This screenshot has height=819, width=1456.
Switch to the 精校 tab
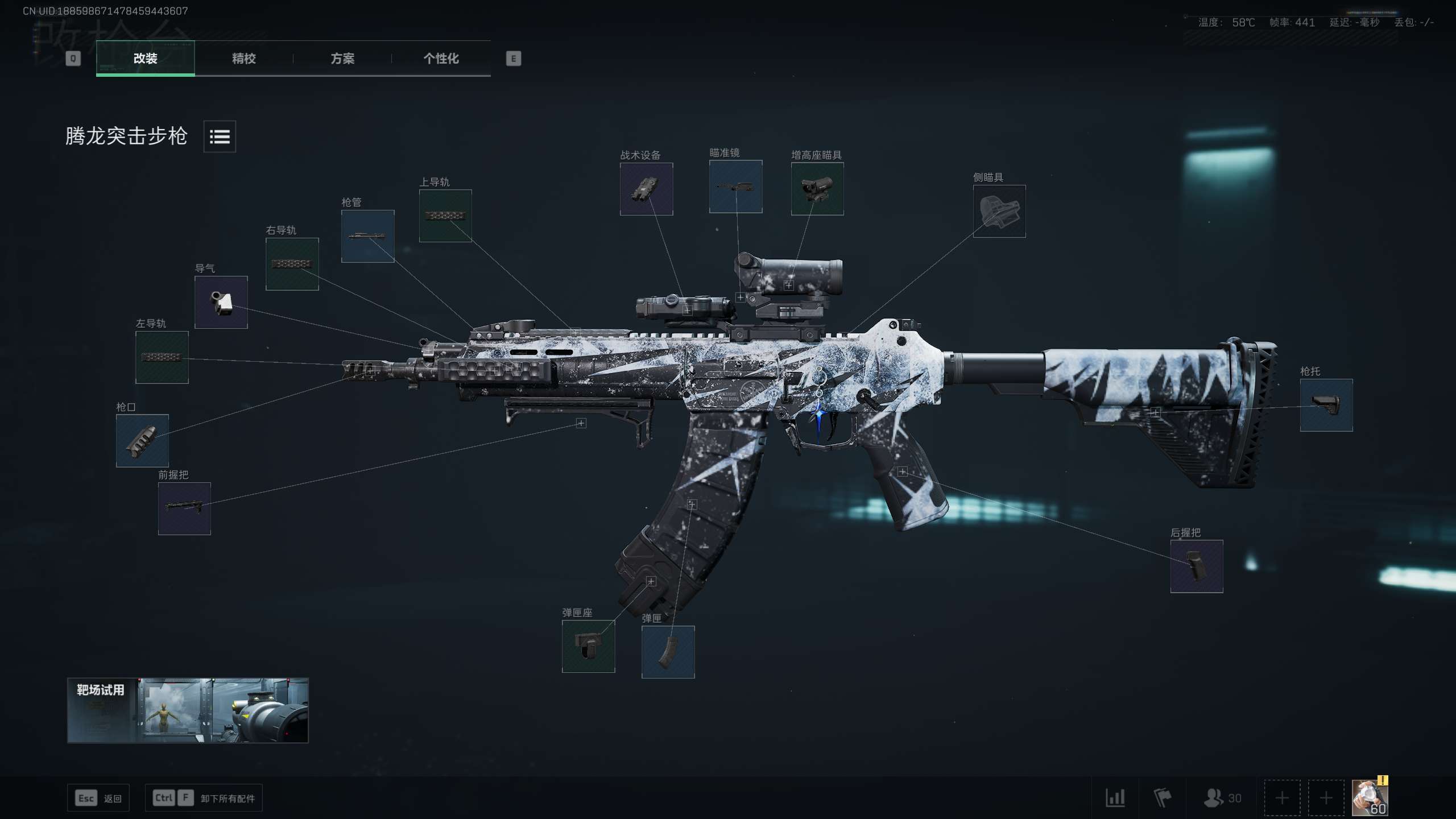coord(243,58)
